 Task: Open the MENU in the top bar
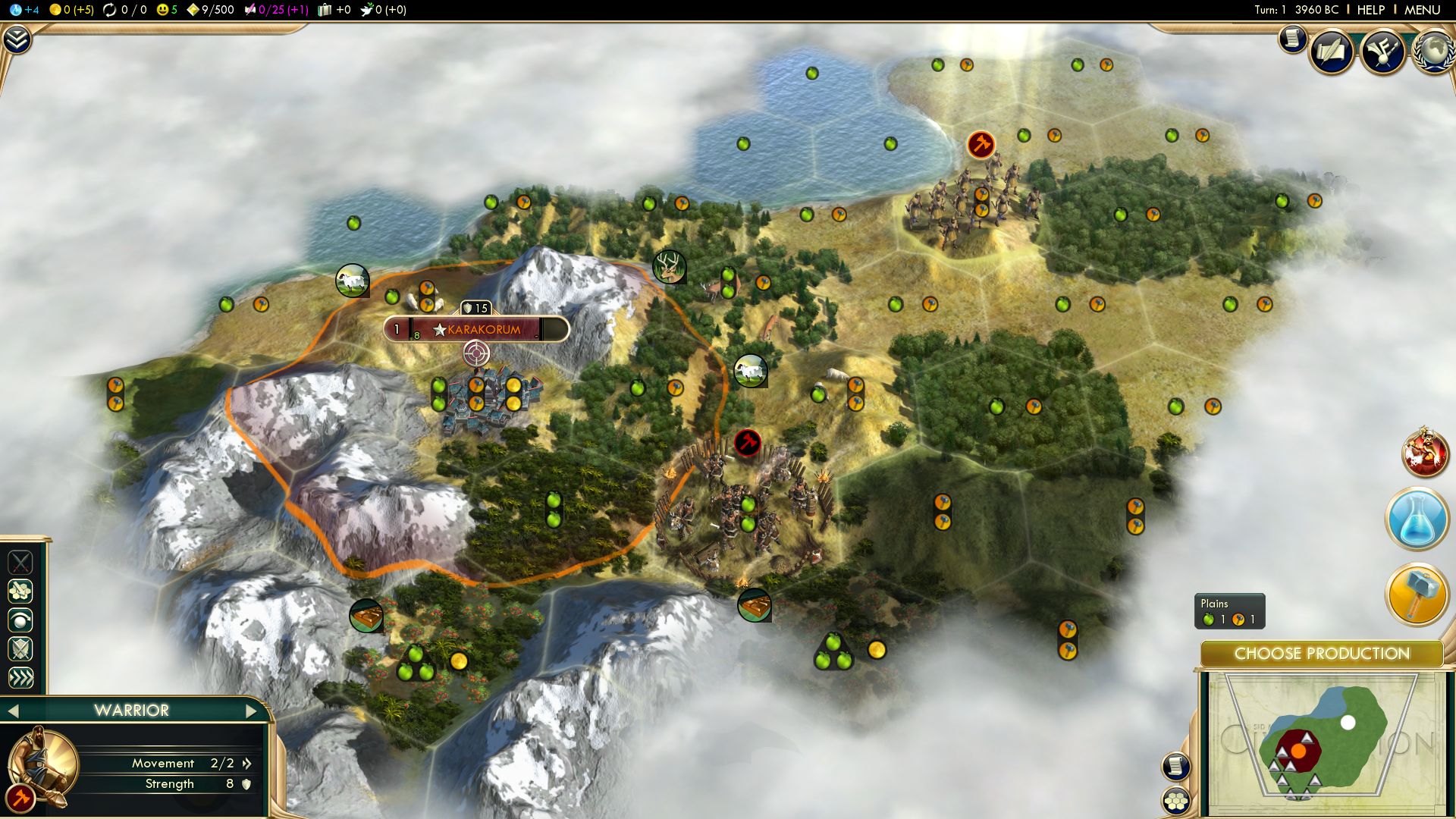pos(1424,11)
